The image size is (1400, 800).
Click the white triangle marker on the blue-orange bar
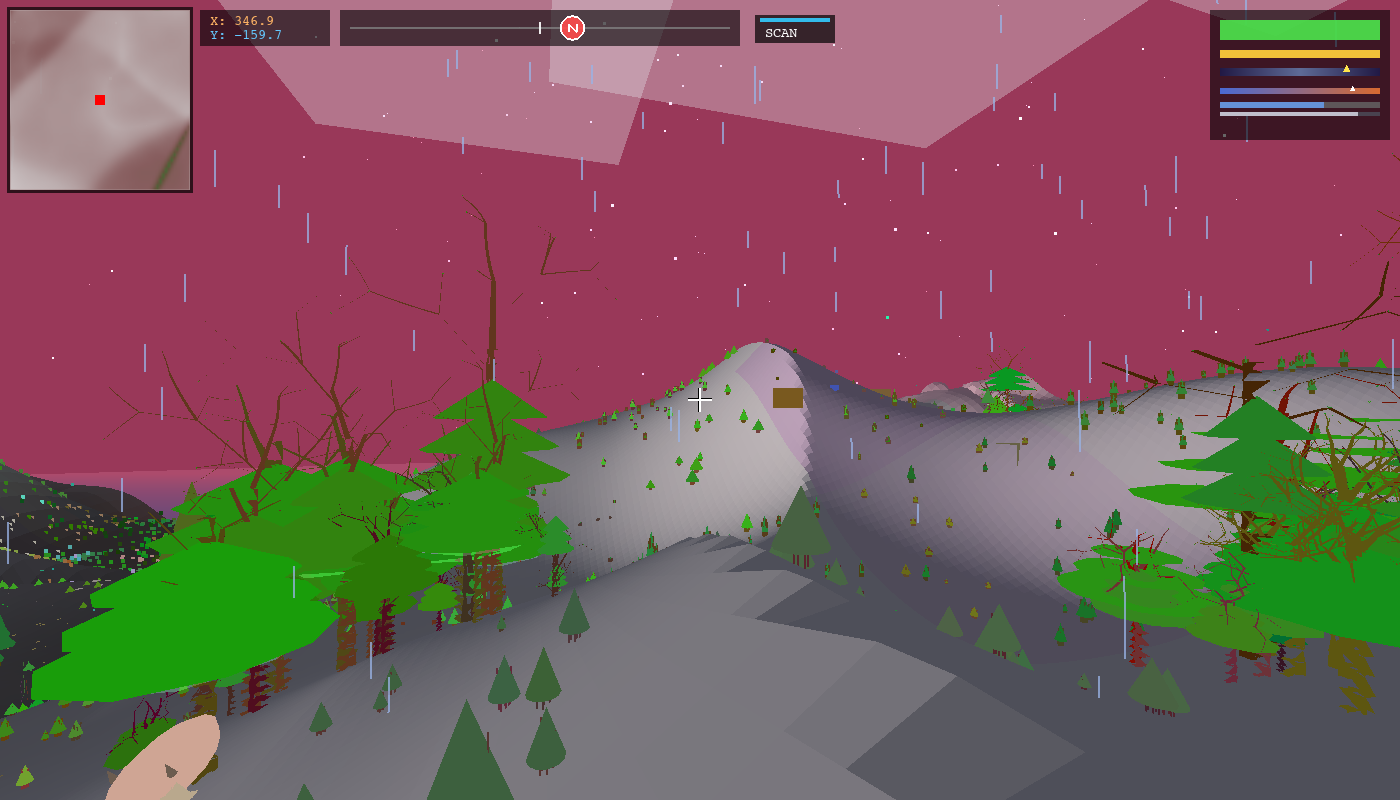[x=1352, y=88]
